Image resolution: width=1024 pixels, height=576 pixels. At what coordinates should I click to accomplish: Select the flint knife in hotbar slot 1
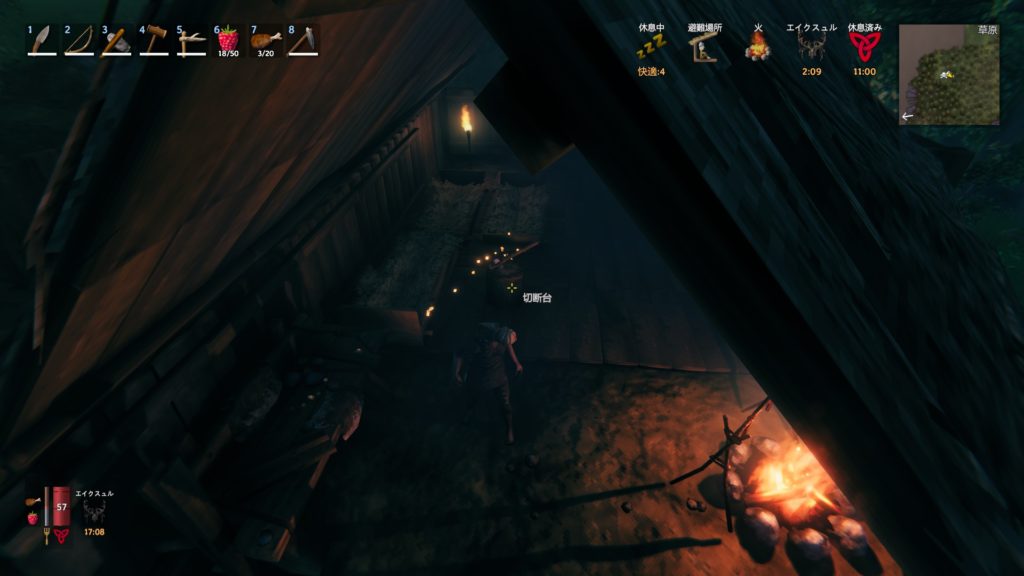pyautogui.click(x=42, y=40)
